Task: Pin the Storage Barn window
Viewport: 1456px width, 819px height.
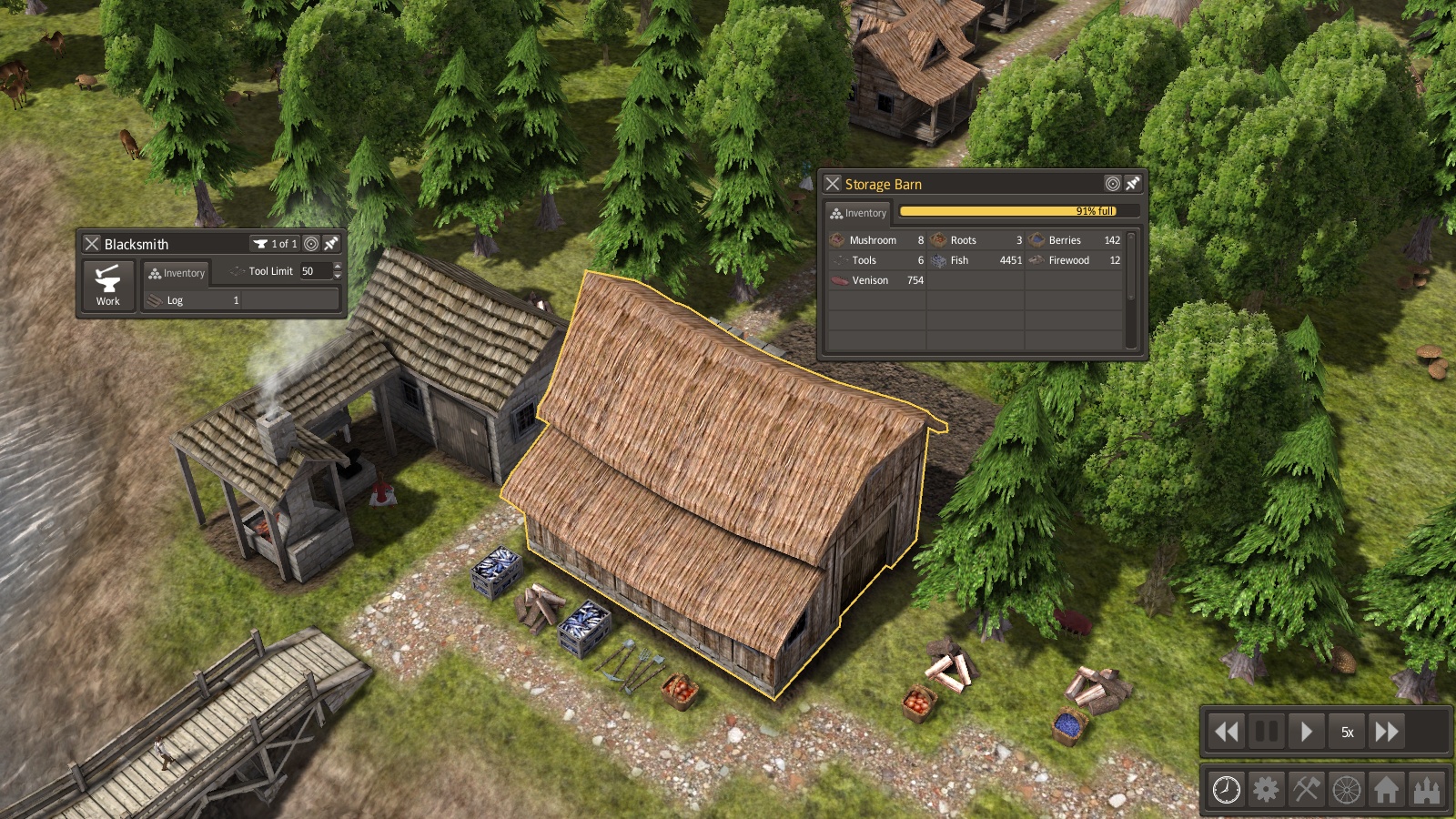Action: (x=1132, y=184)
